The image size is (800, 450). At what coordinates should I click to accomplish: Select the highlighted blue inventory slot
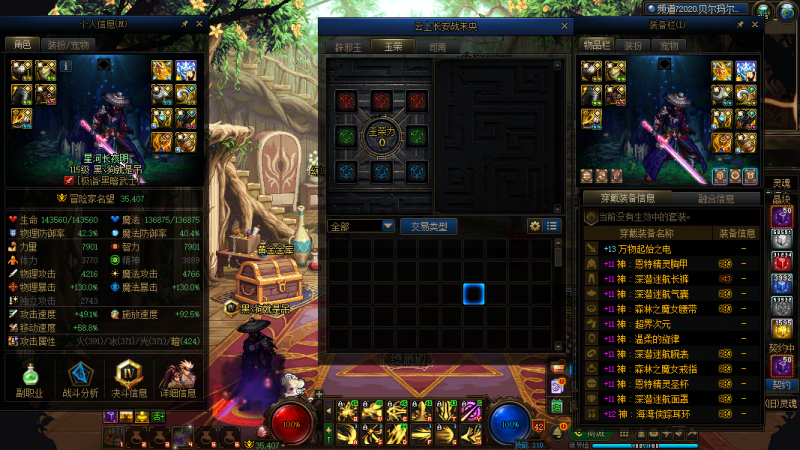[474, 293]
